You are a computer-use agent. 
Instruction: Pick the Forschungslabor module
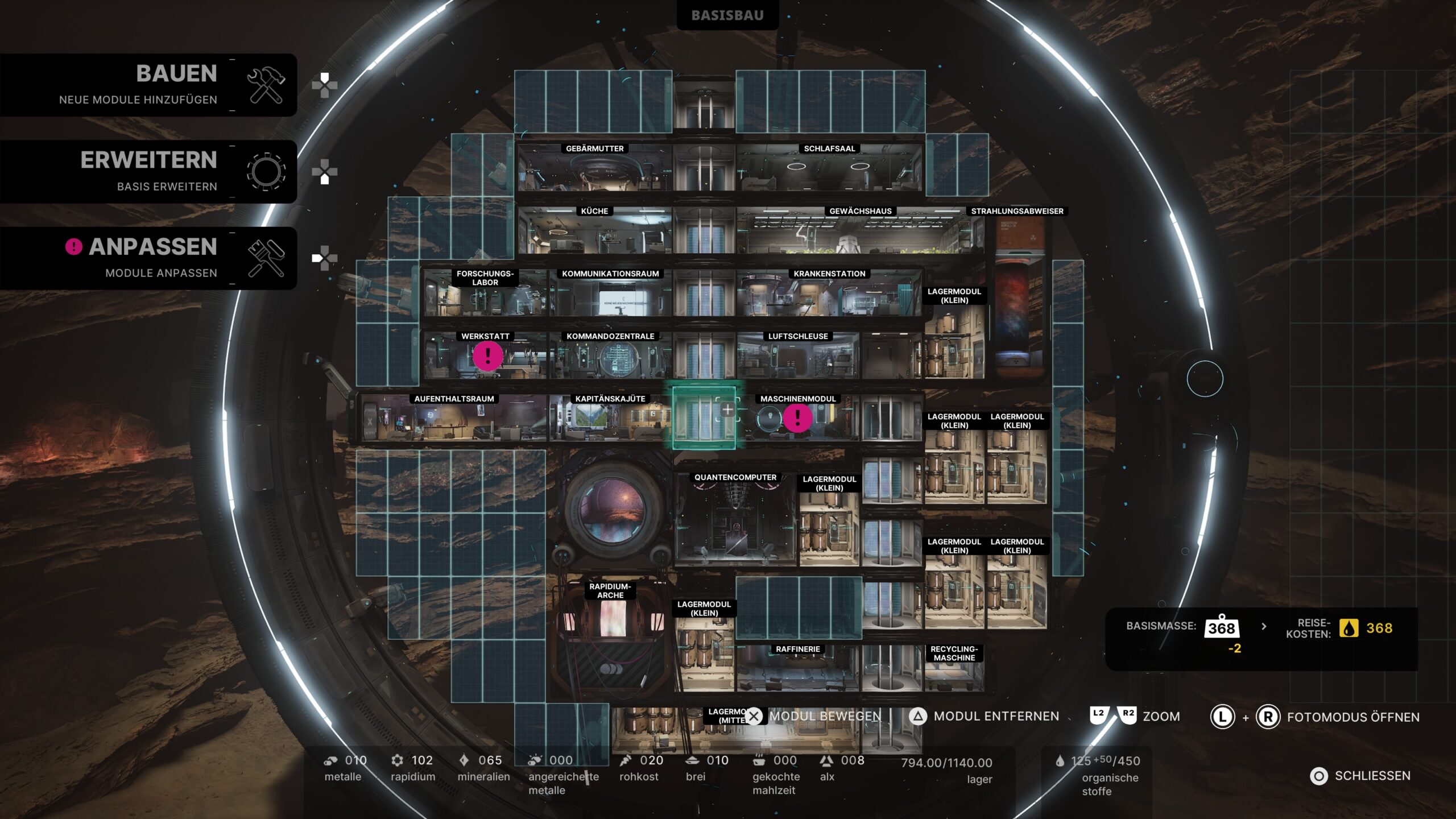pyautogui.click(x=485, y=299)
